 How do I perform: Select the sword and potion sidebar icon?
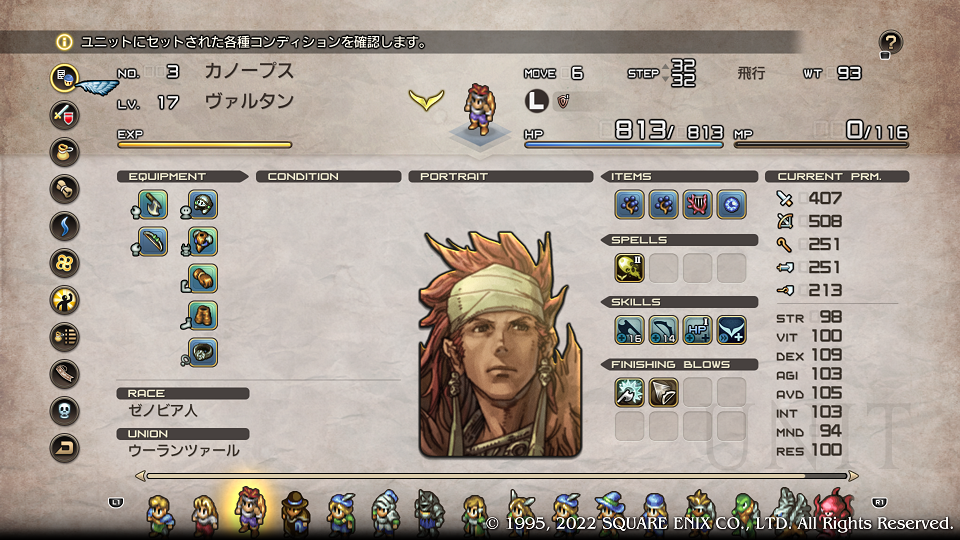point(65,114)
